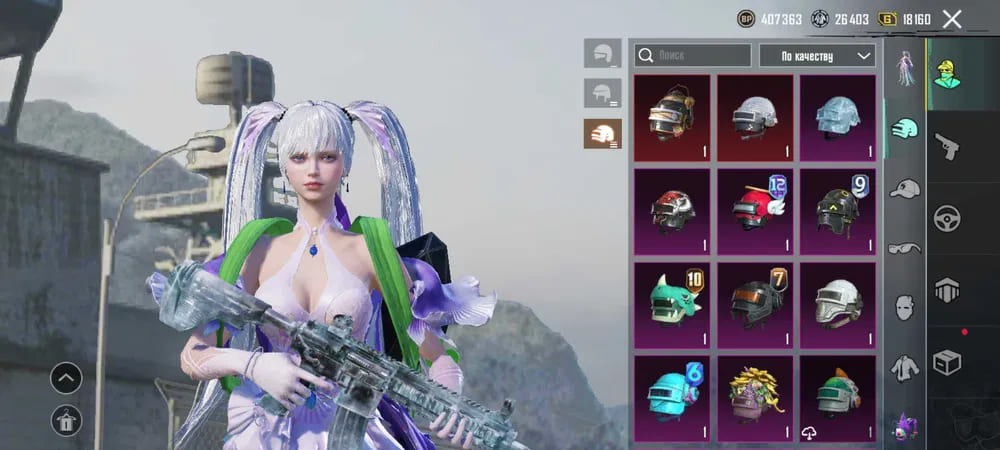Switch to the face mask category

click(905, 306)
